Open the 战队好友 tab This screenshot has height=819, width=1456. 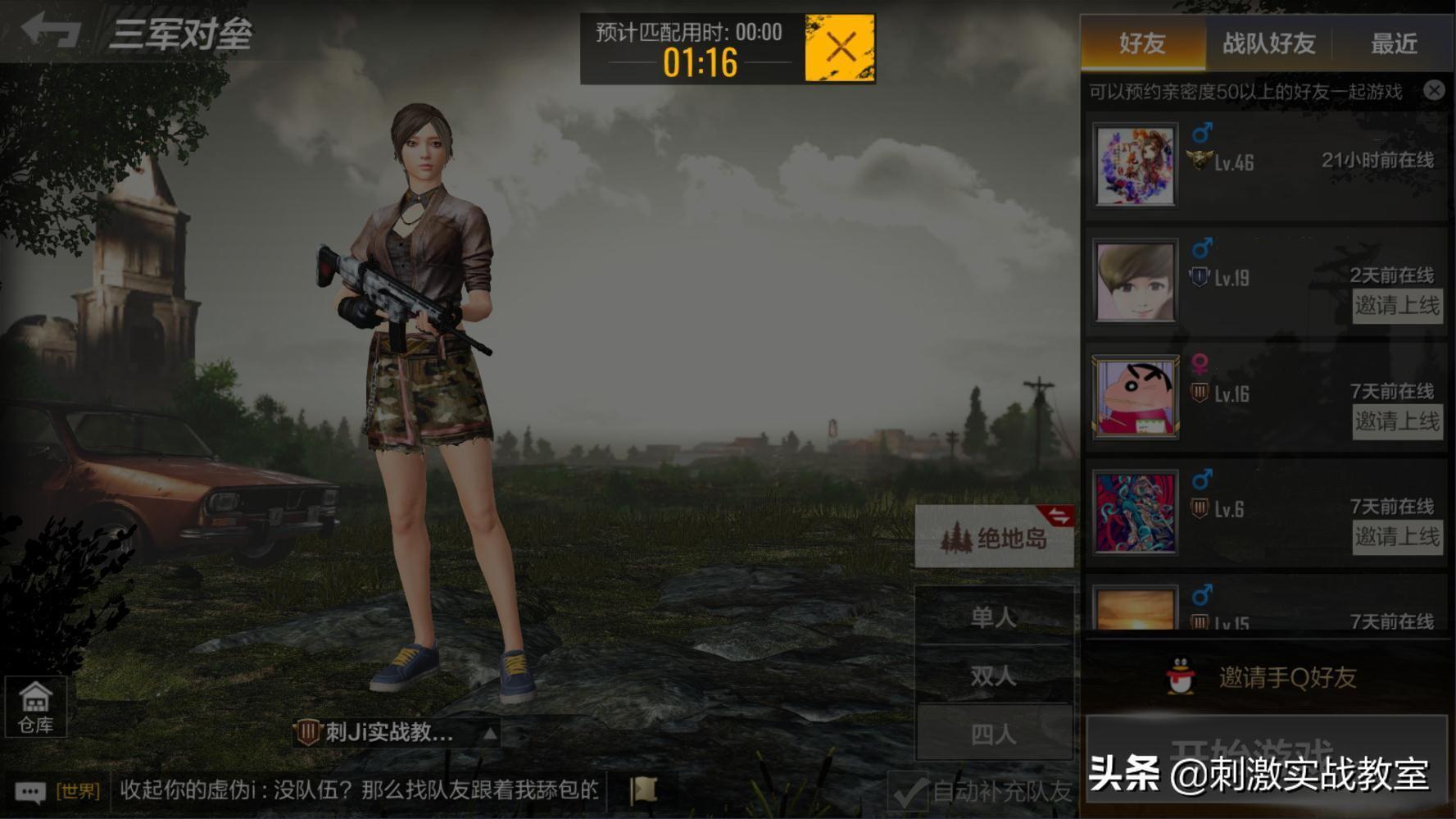point(1268,43)
